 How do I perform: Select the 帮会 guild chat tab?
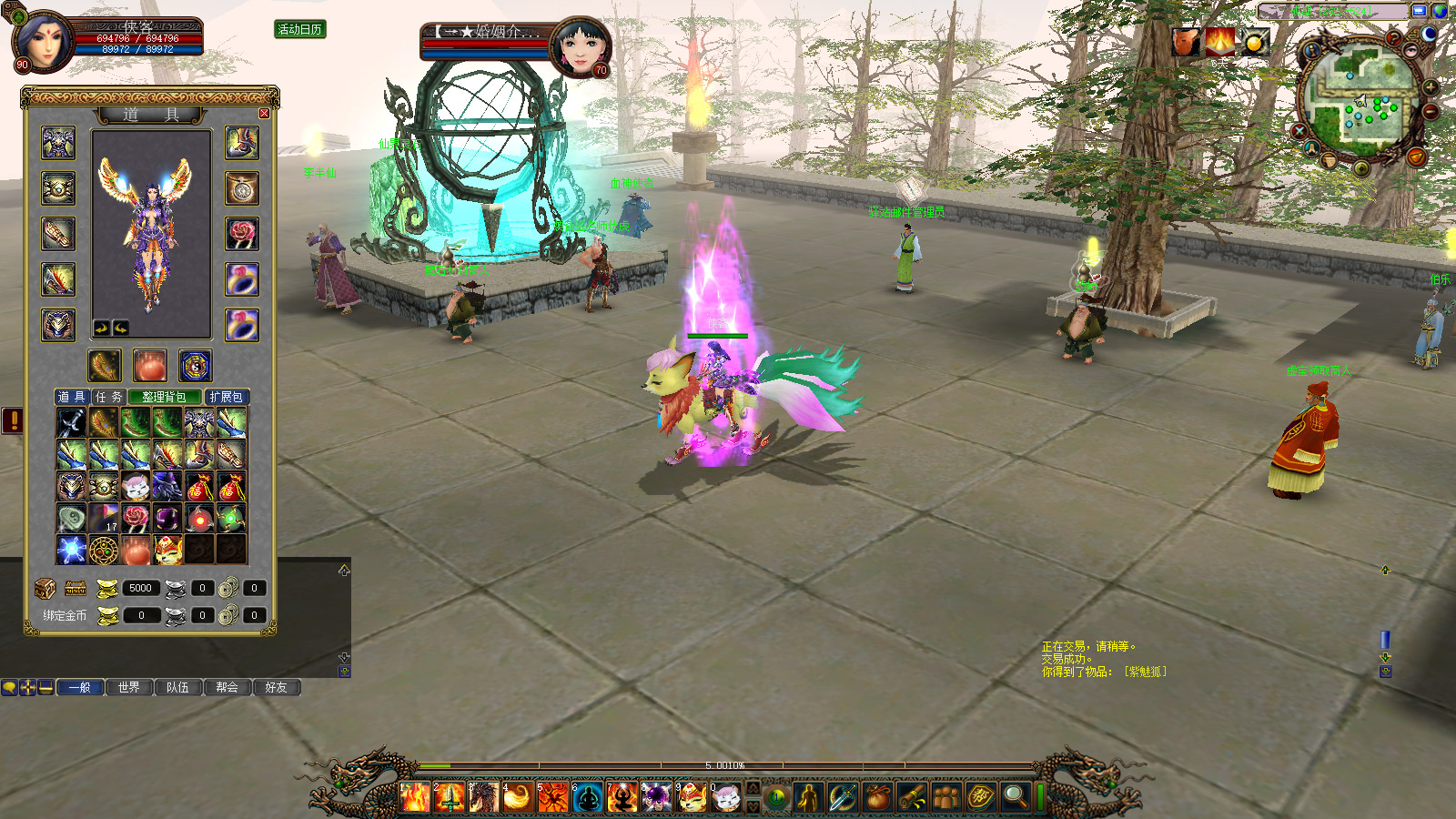(227, 687)
